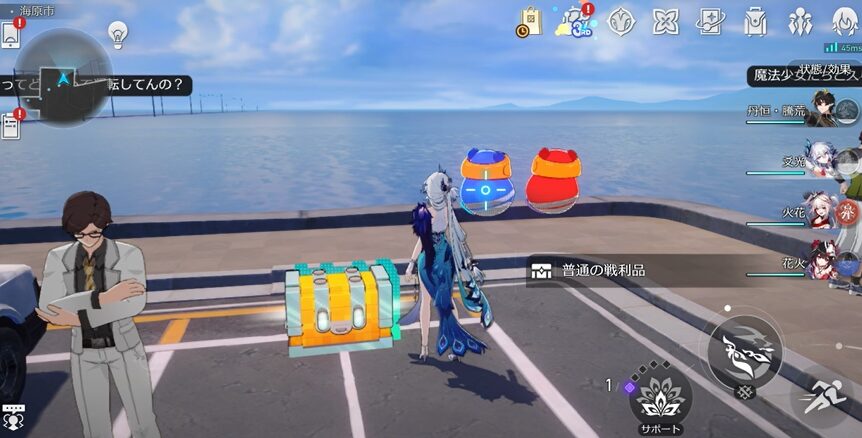The height and width of the screenshot is (438, 862).
Task: Open the team lineup icon
Action: (x=800, y=21)
